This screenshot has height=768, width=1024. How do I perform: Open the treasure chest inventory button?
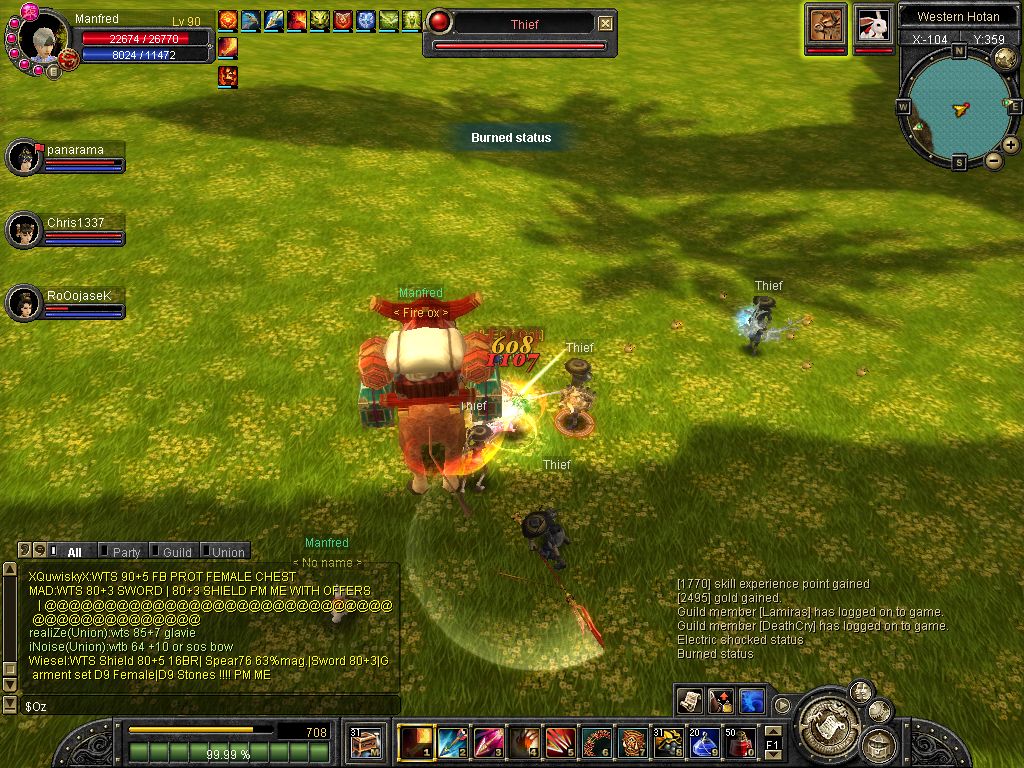pos(365,743)
